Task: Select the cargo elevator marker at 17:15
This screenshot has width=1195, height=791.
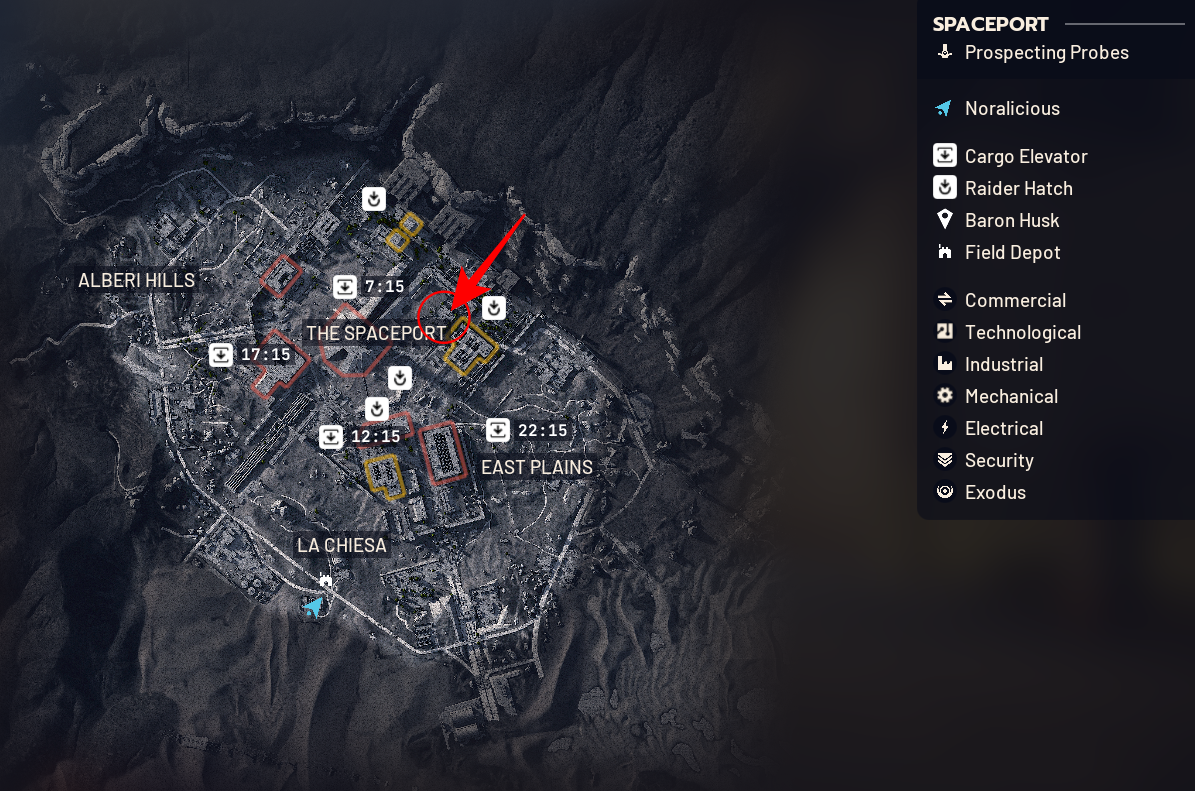Action: pos(221,355)
